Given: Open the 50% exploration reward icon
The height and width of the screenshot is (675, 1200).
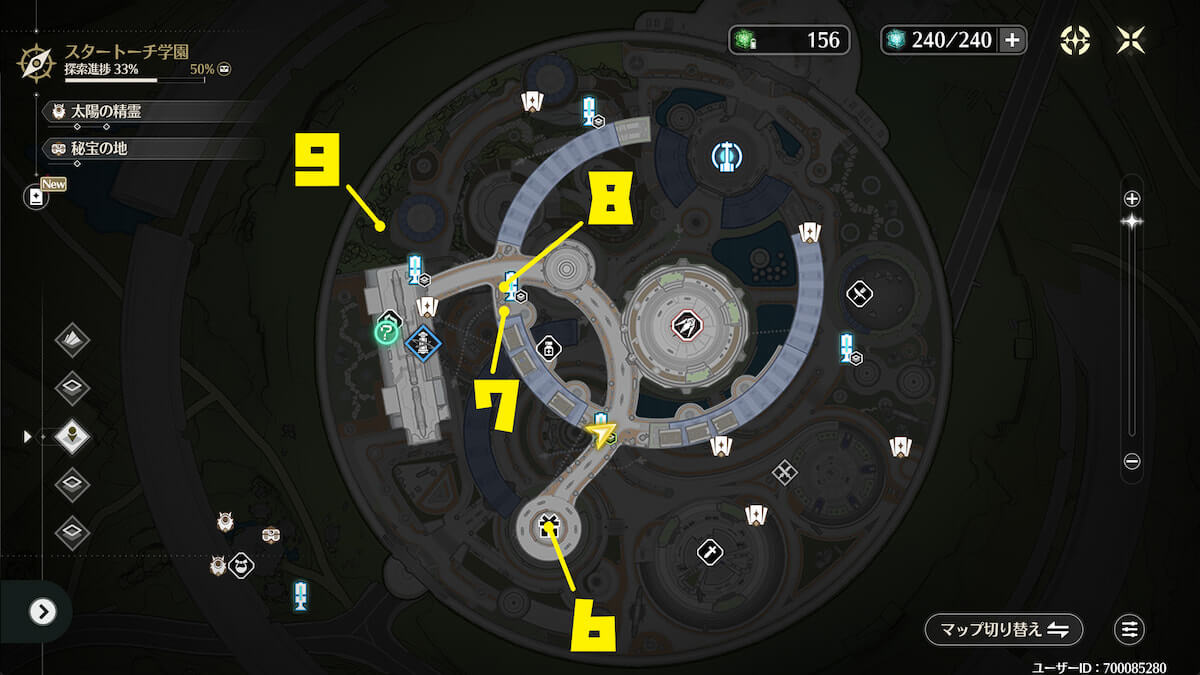Looking at the screenshot, I should [x=226, y=69].
